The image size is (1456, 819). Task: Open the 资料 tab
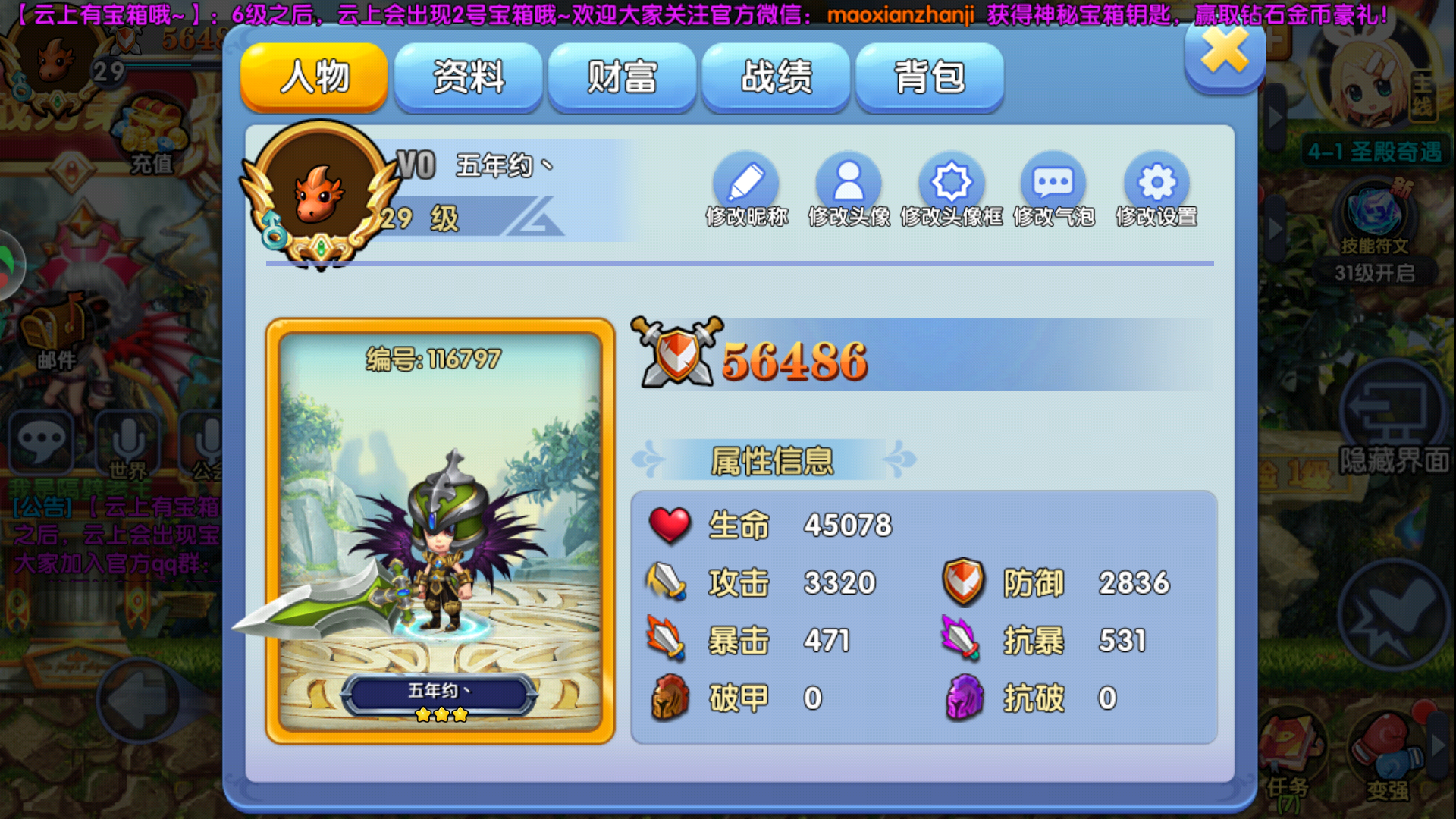468,77
